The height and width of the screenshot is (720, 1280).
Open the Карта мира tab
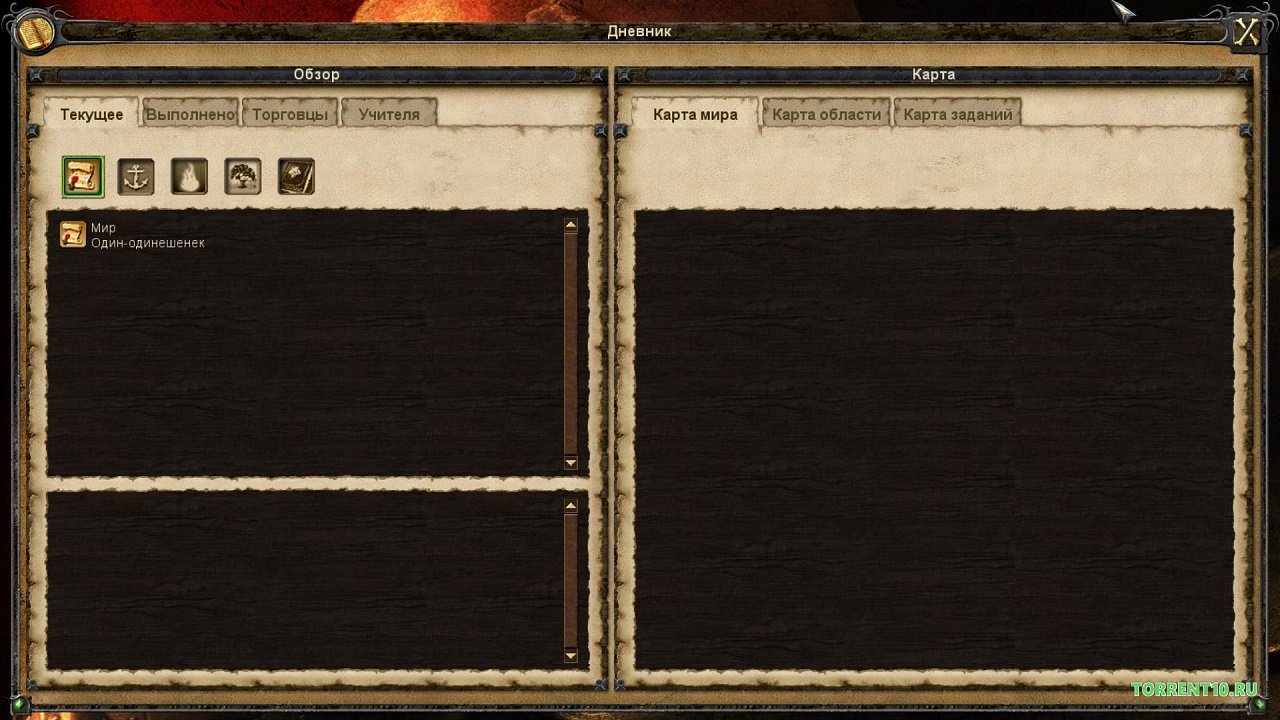pyautogui.click(x=695, y=114)
